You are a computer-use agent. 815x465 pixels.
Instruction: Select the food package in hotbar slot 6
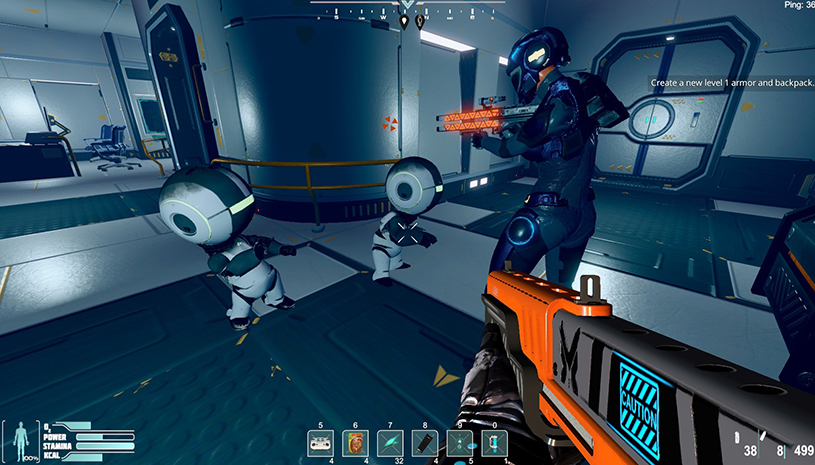354,442
